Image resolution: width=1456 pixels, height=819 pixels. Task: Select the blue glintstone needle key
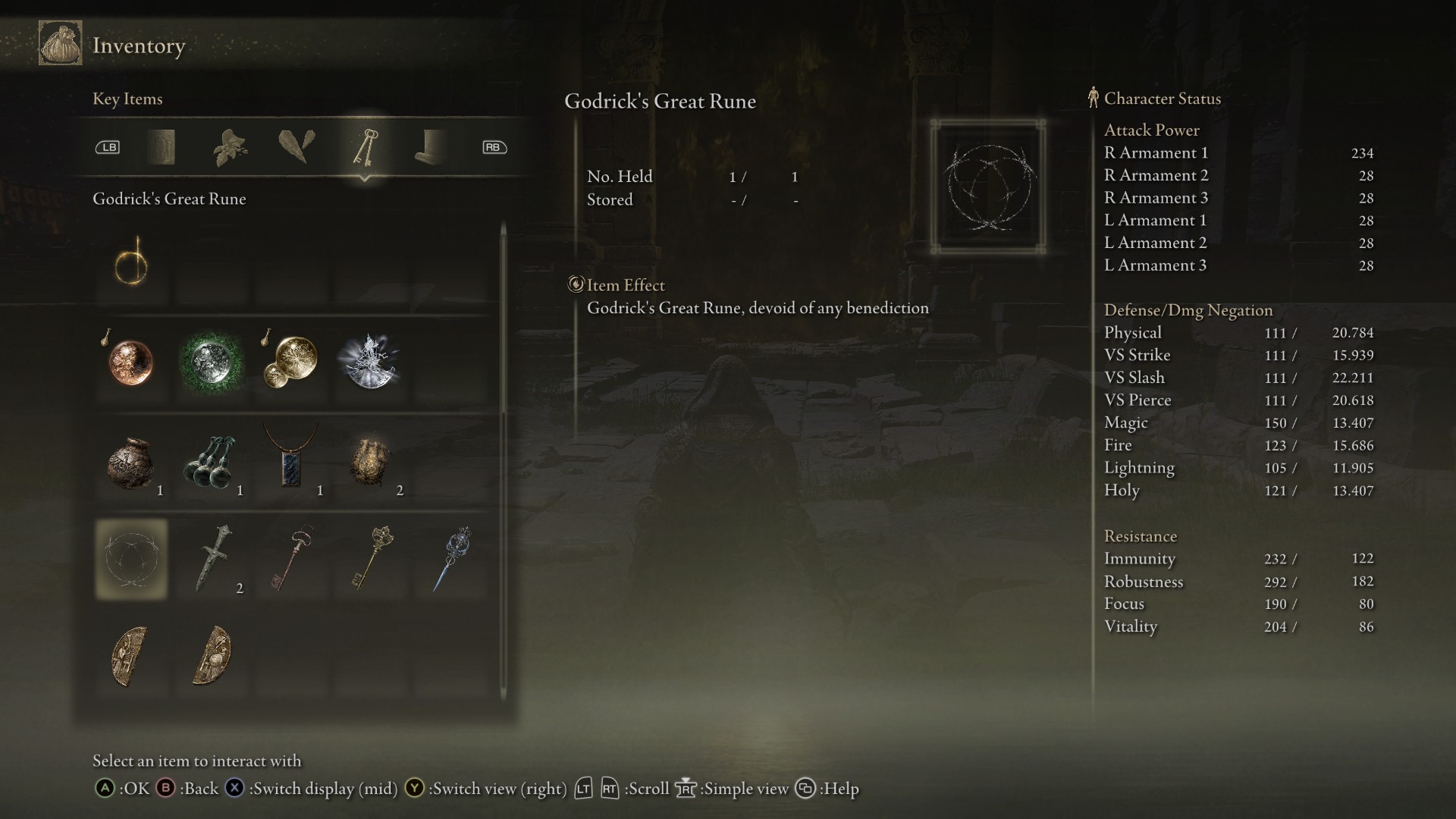coord(451,560)
